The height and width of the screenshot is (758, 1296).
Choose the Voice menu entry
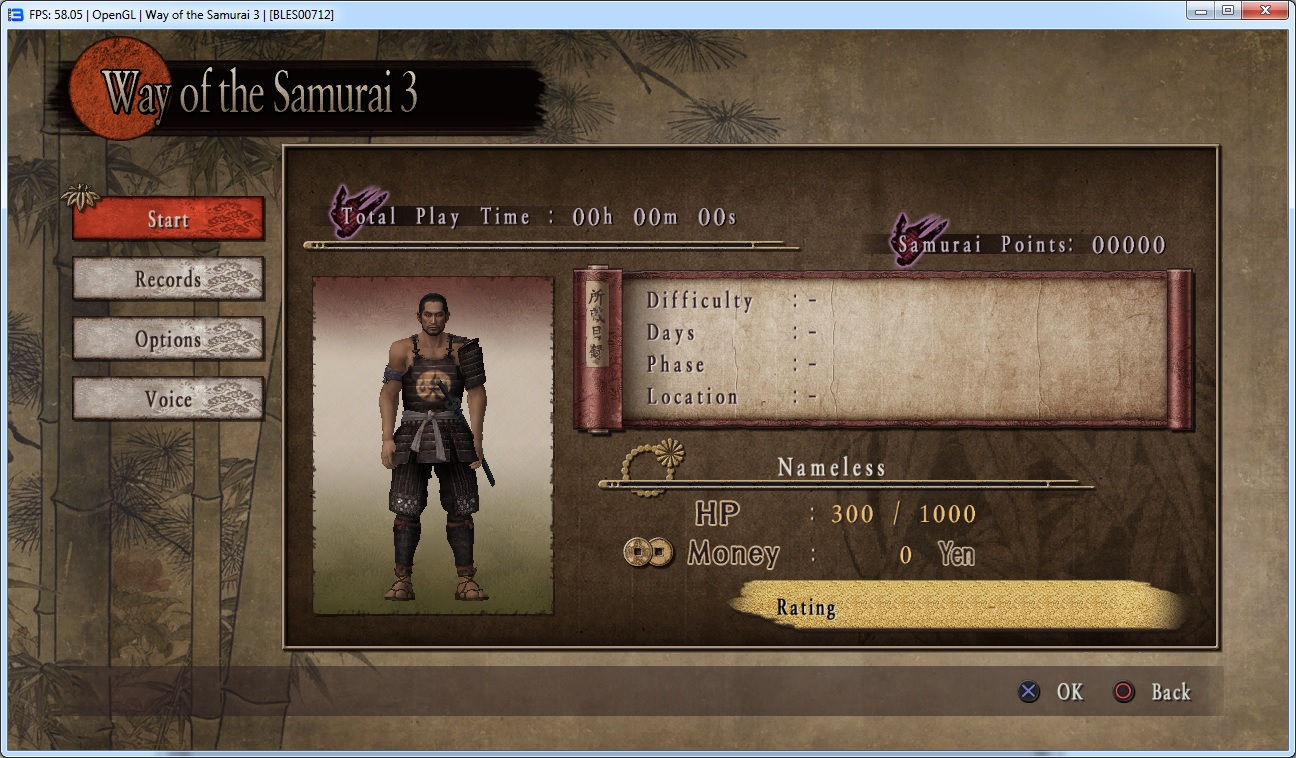click(x=168, y=399)
